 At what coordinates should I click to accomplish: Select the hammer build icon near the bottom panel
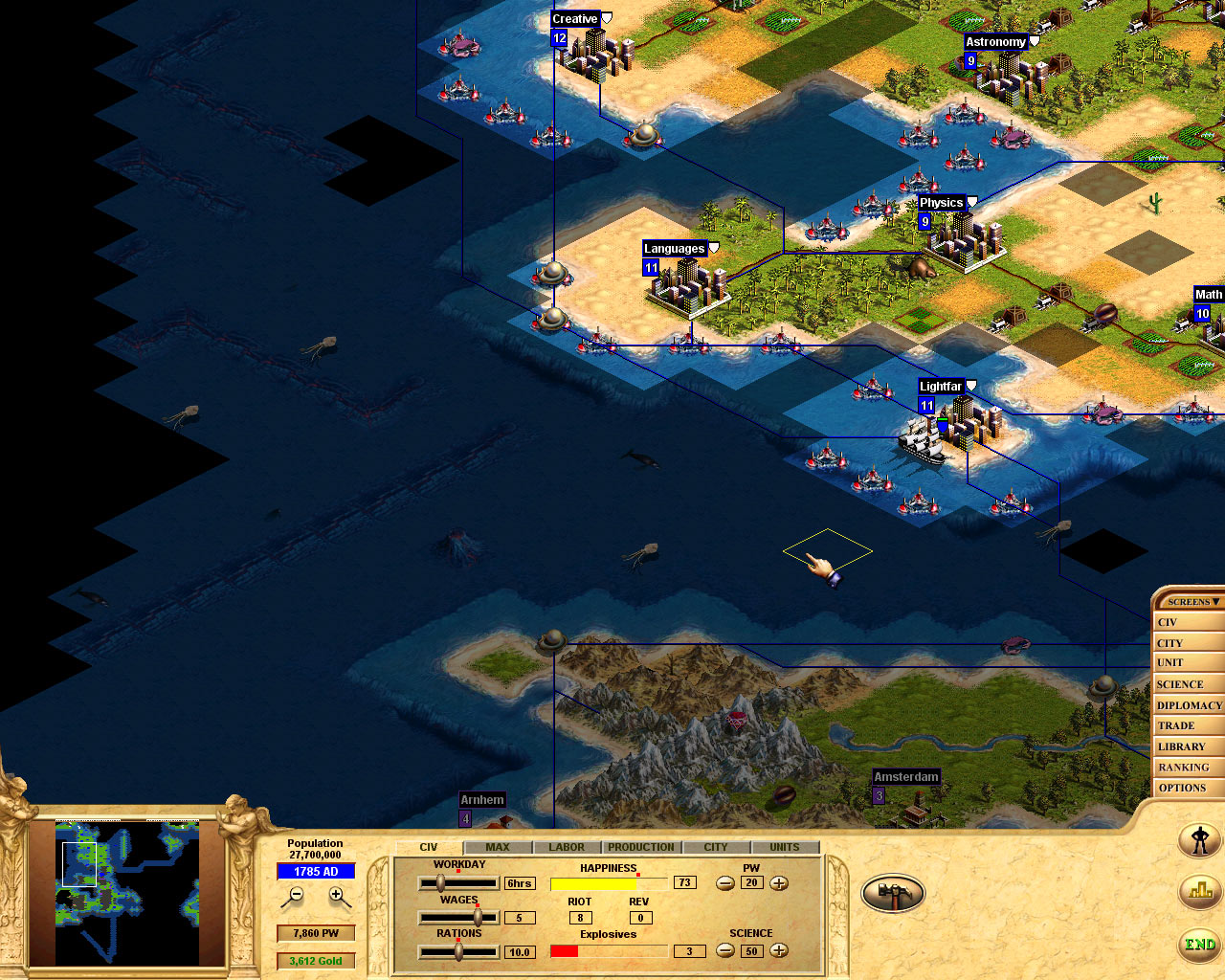pos(892,892)
